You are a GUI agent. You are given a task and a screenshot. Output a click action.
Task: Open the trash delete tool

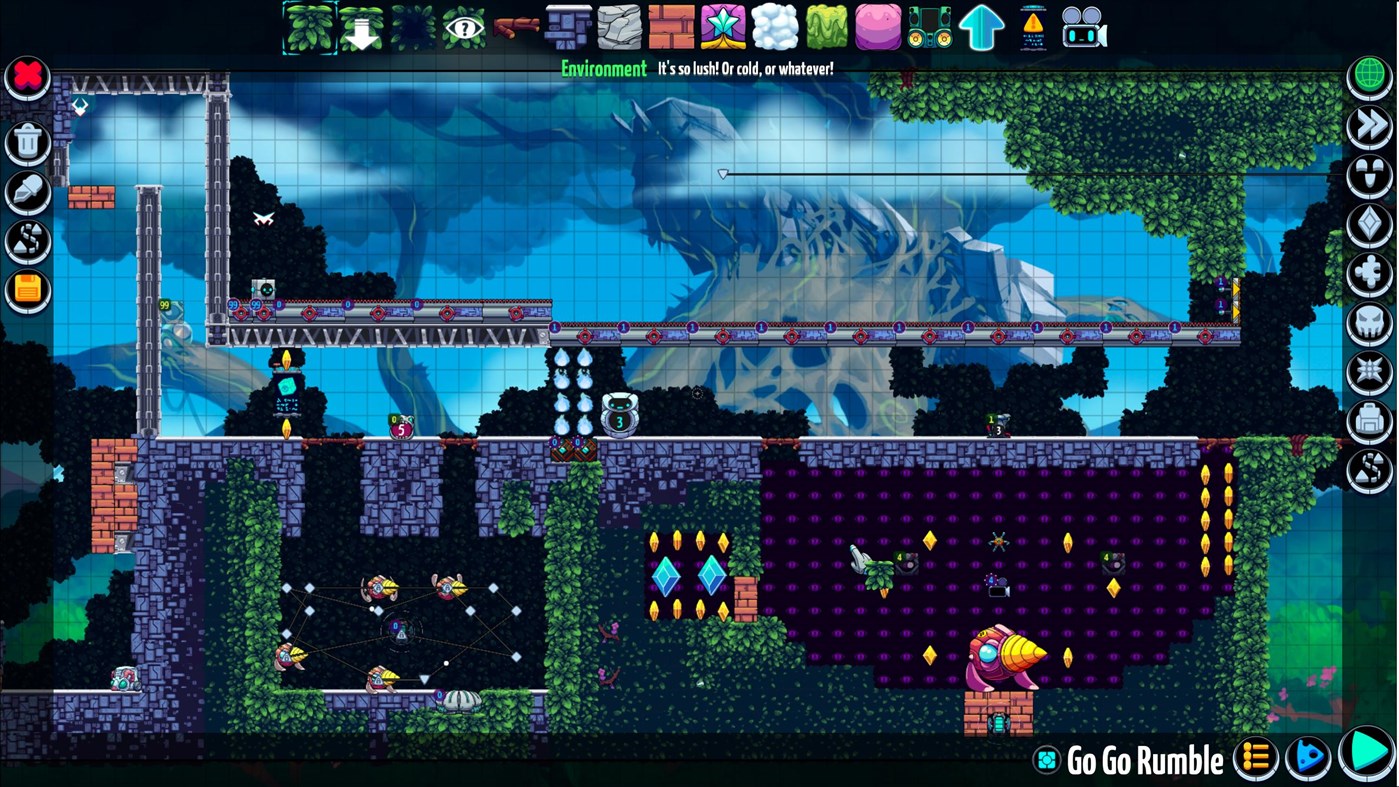(26, 140)
